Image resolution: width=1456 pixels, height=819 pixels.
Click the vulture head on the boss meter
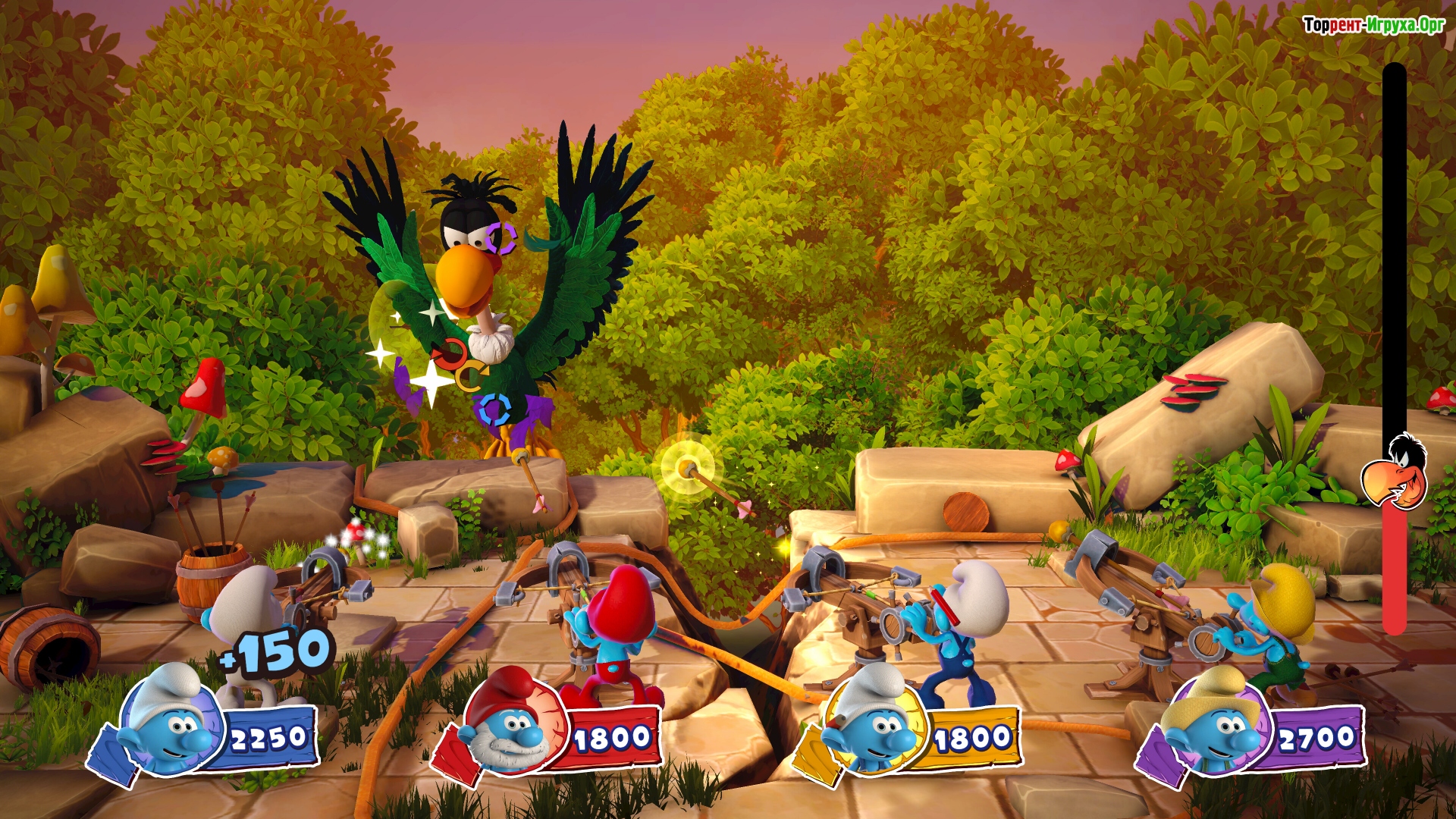coord(1395,472)
